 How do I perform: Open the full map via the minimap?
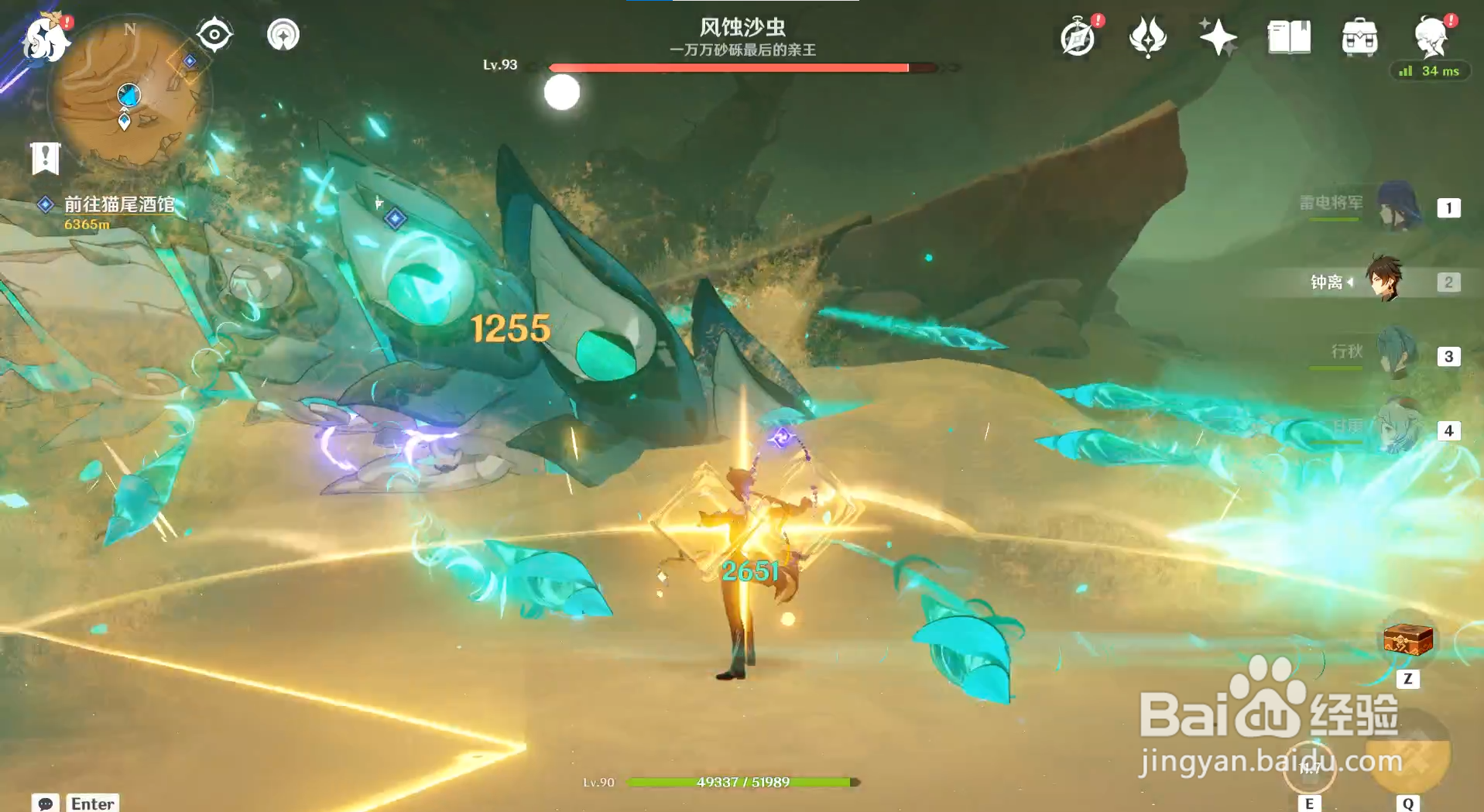click(130, 89)
